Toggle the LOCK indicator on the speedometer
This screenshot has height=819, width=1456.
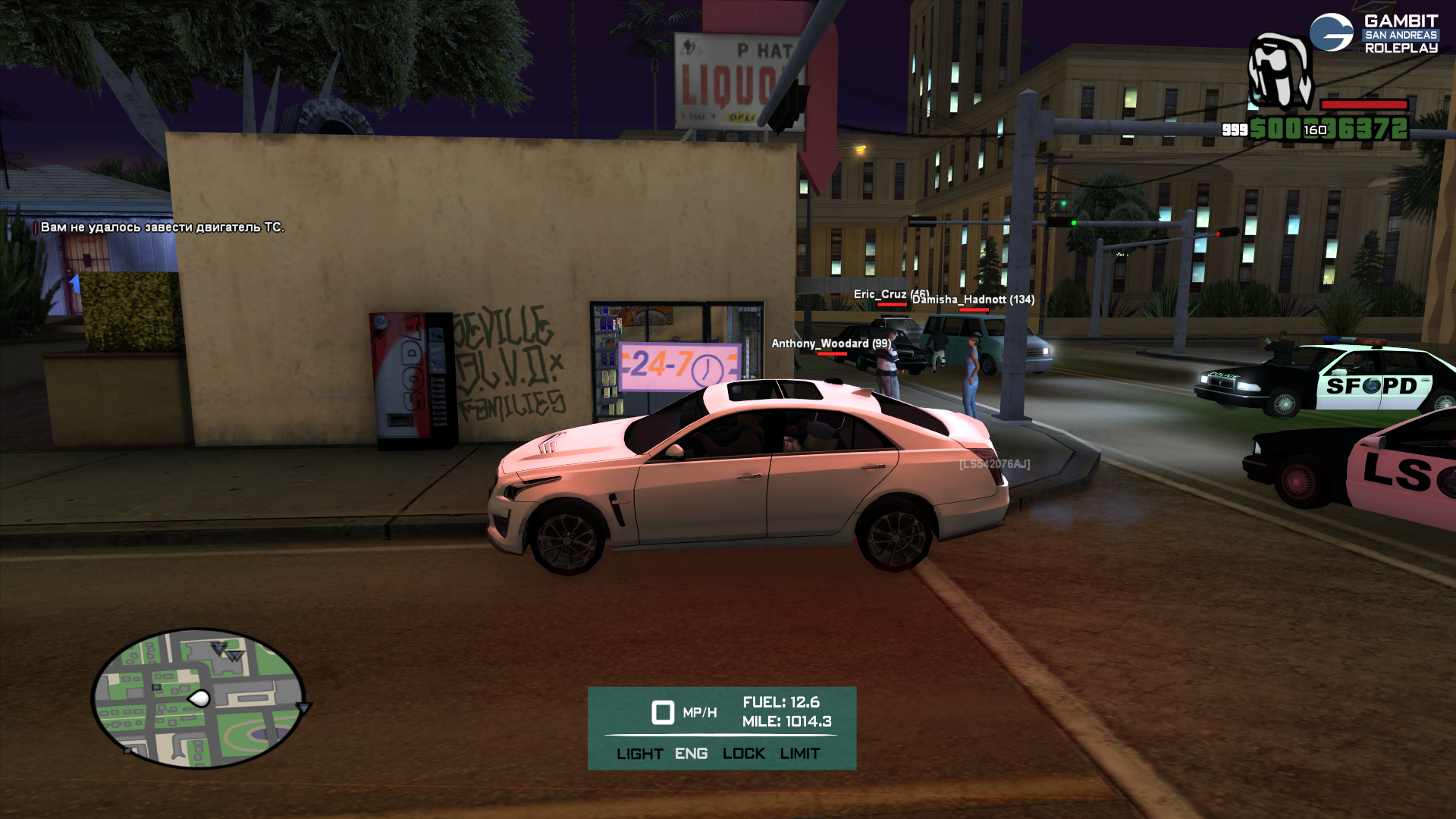point(743,754)
